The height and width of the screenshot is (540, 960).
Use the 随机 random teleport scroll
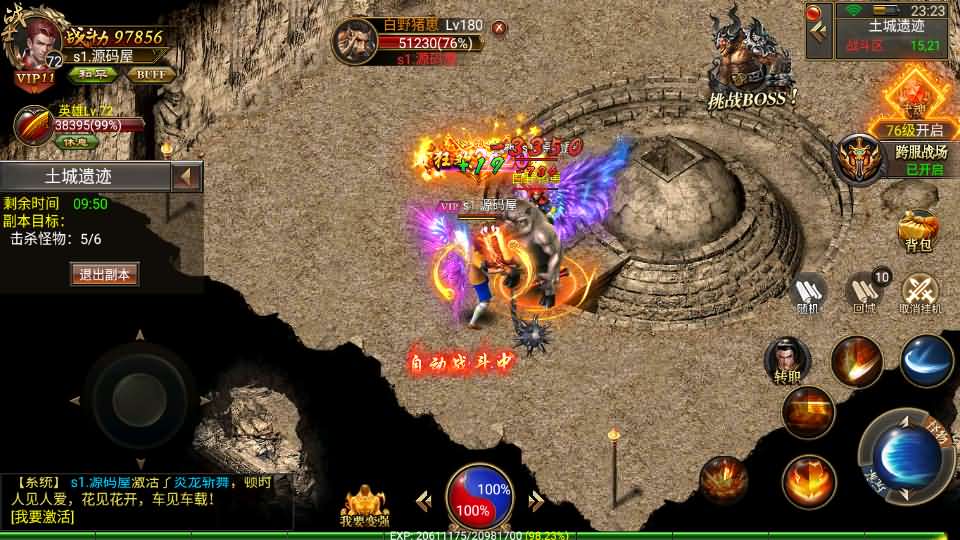coord(808,294)
